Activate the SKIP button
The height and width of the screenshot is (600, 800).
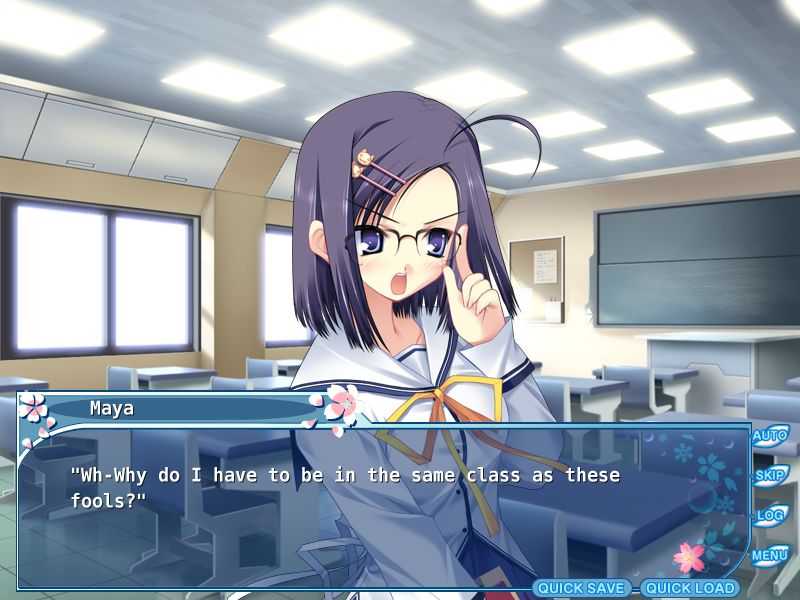point(769,476)
